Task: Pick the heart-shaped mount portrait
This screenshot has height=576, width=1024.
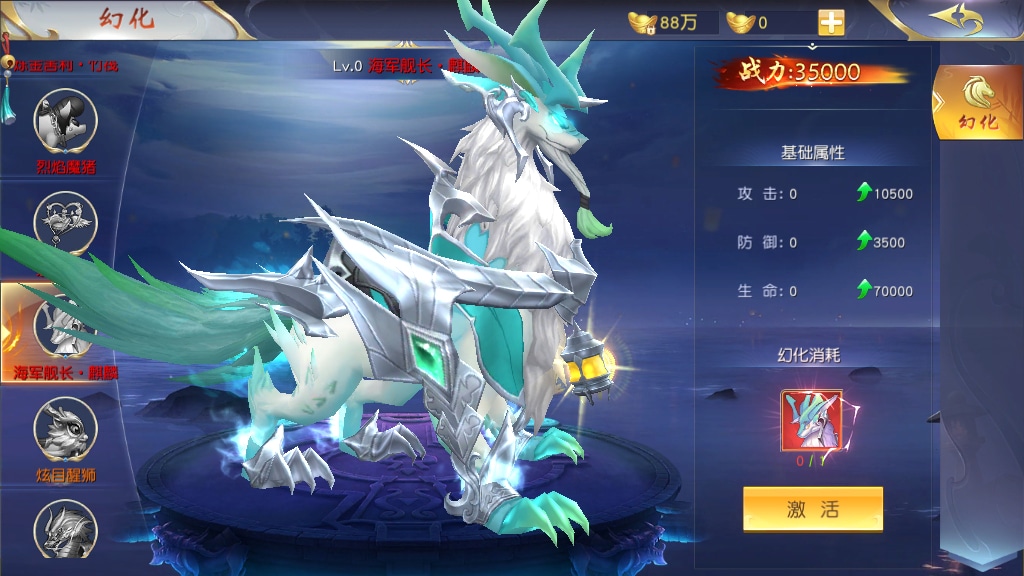Action: 66,222
